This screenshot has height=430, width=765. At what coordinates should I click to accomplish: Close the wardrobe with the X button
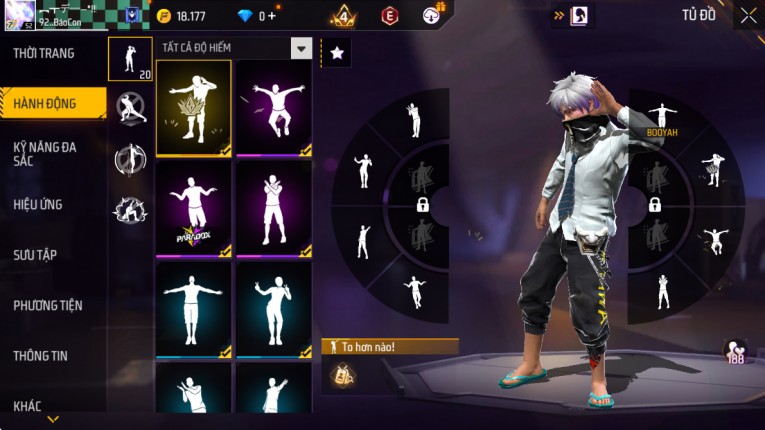748,15
